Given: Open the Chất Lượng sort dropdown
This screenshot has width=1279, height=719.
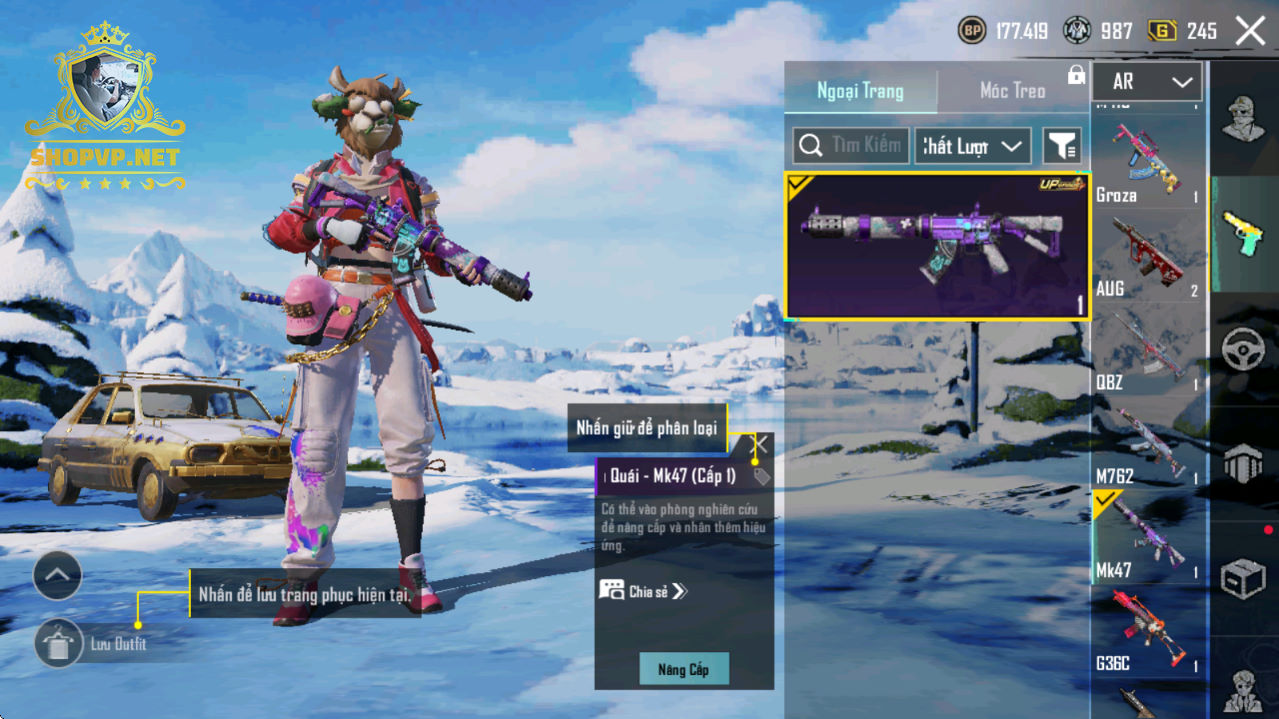Looking at the screenshot, I should pos(972,146).
